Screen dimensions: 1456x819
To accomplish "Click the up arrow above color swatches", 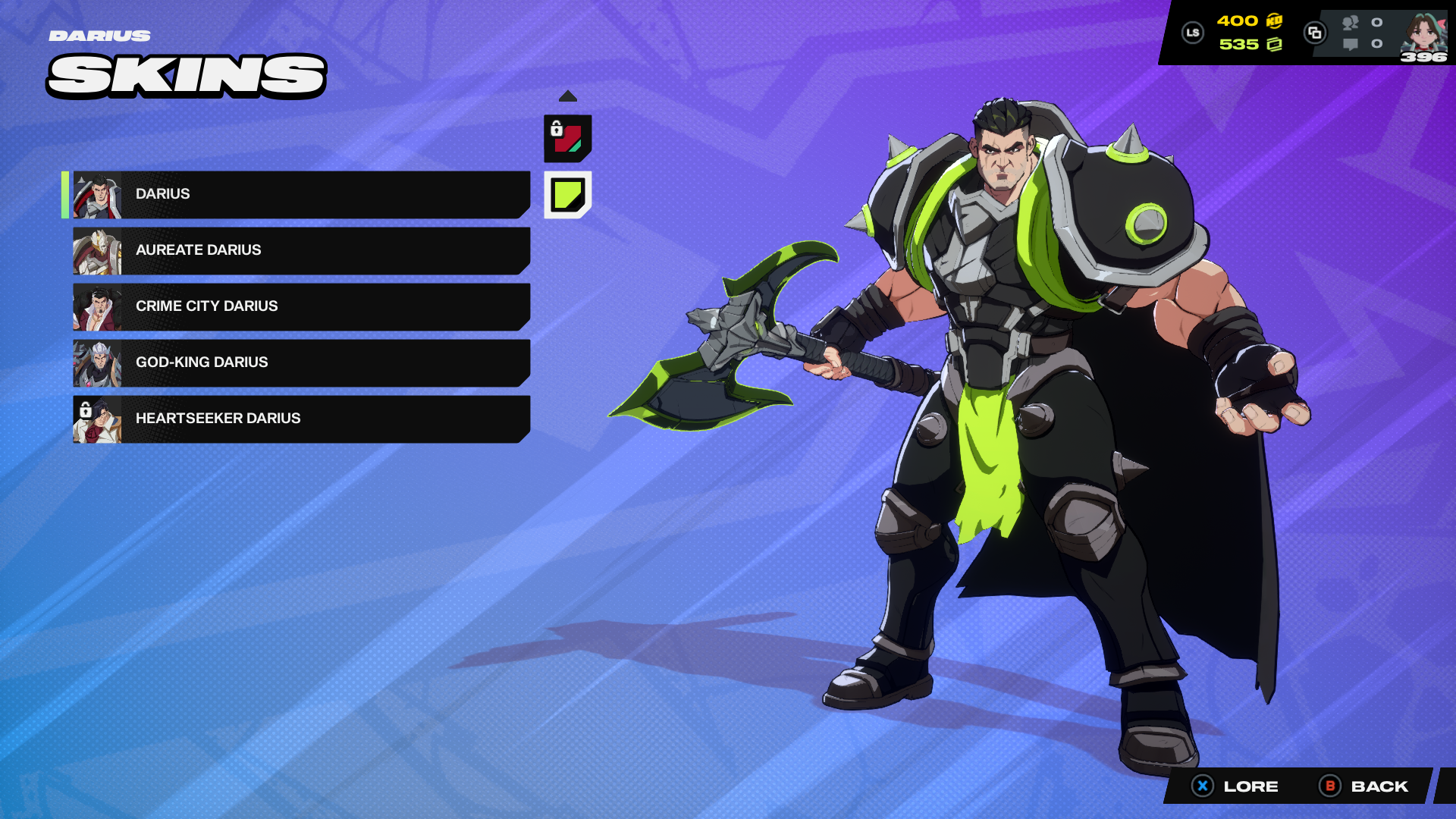I will click(x=567, y=96).
